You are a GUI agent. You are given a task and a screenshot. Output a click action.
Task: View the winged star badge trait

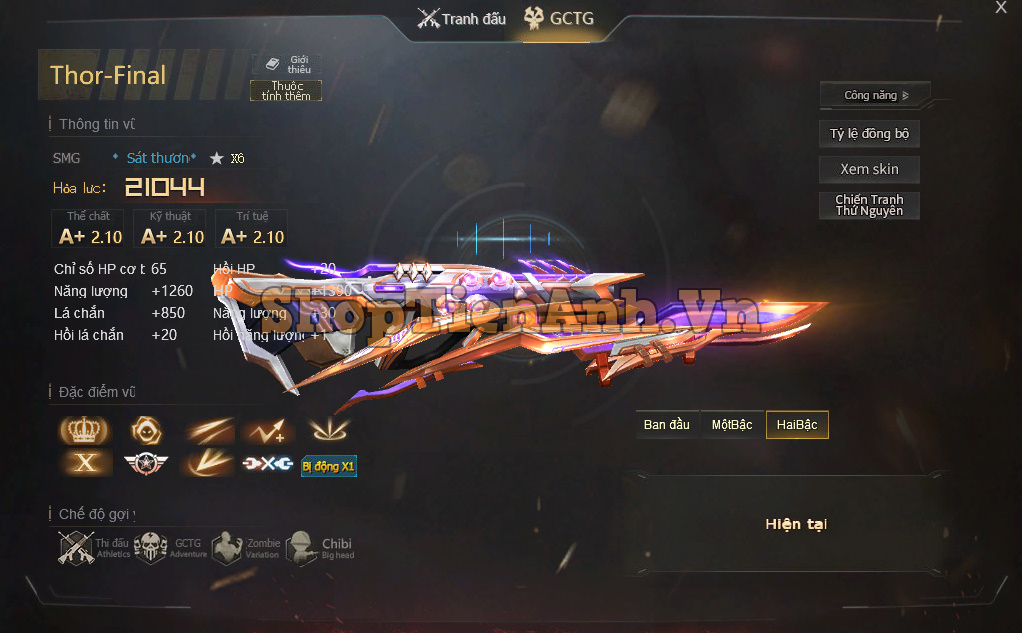point(146,464)
